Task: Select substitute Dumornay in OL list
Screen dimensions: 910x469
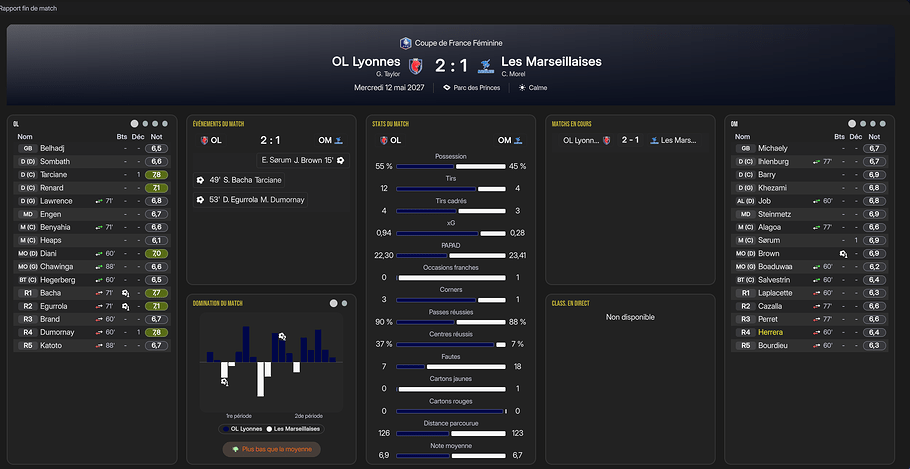Action: (x=59, y=332)
